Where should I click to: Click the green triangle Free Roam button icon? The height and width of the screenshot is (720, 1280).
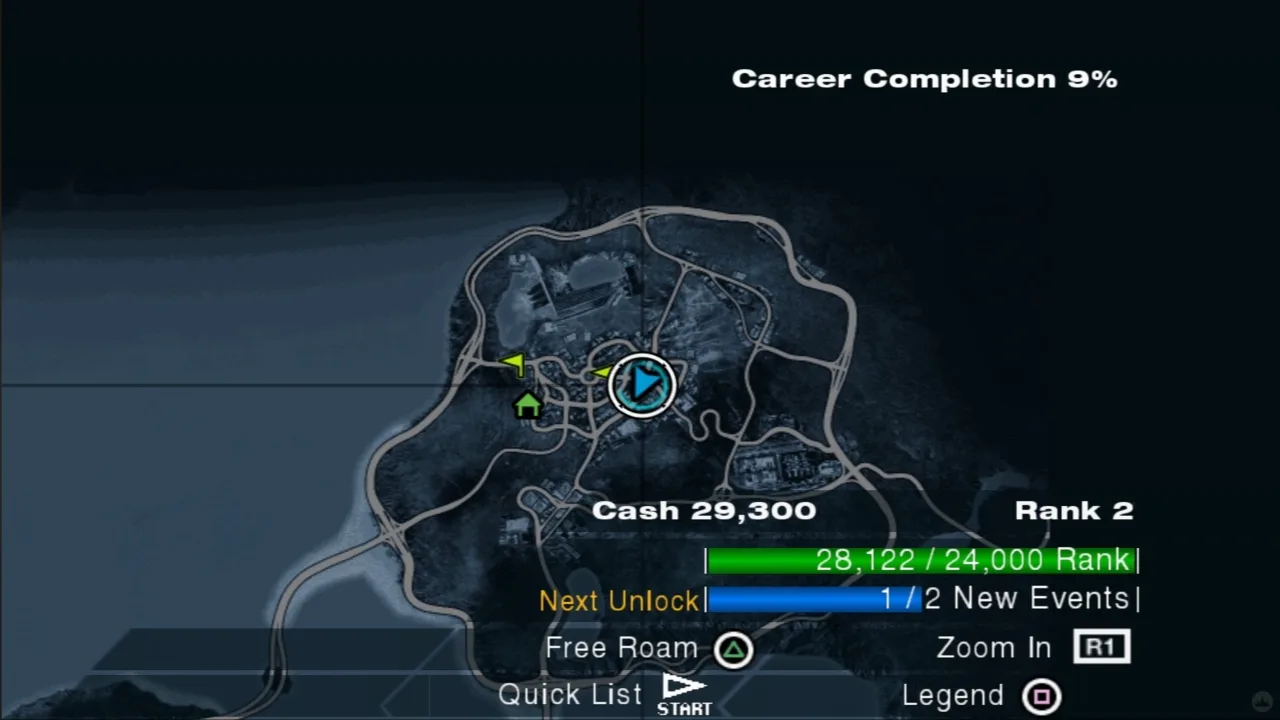pyautogui.click(x=733, y=648)
